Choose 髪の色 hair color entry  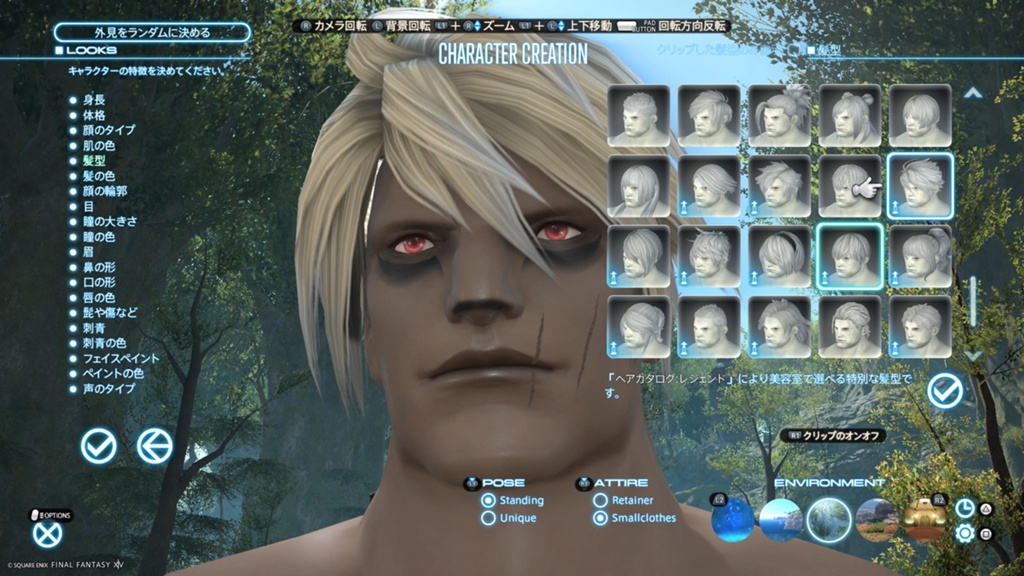click(100, 176)
